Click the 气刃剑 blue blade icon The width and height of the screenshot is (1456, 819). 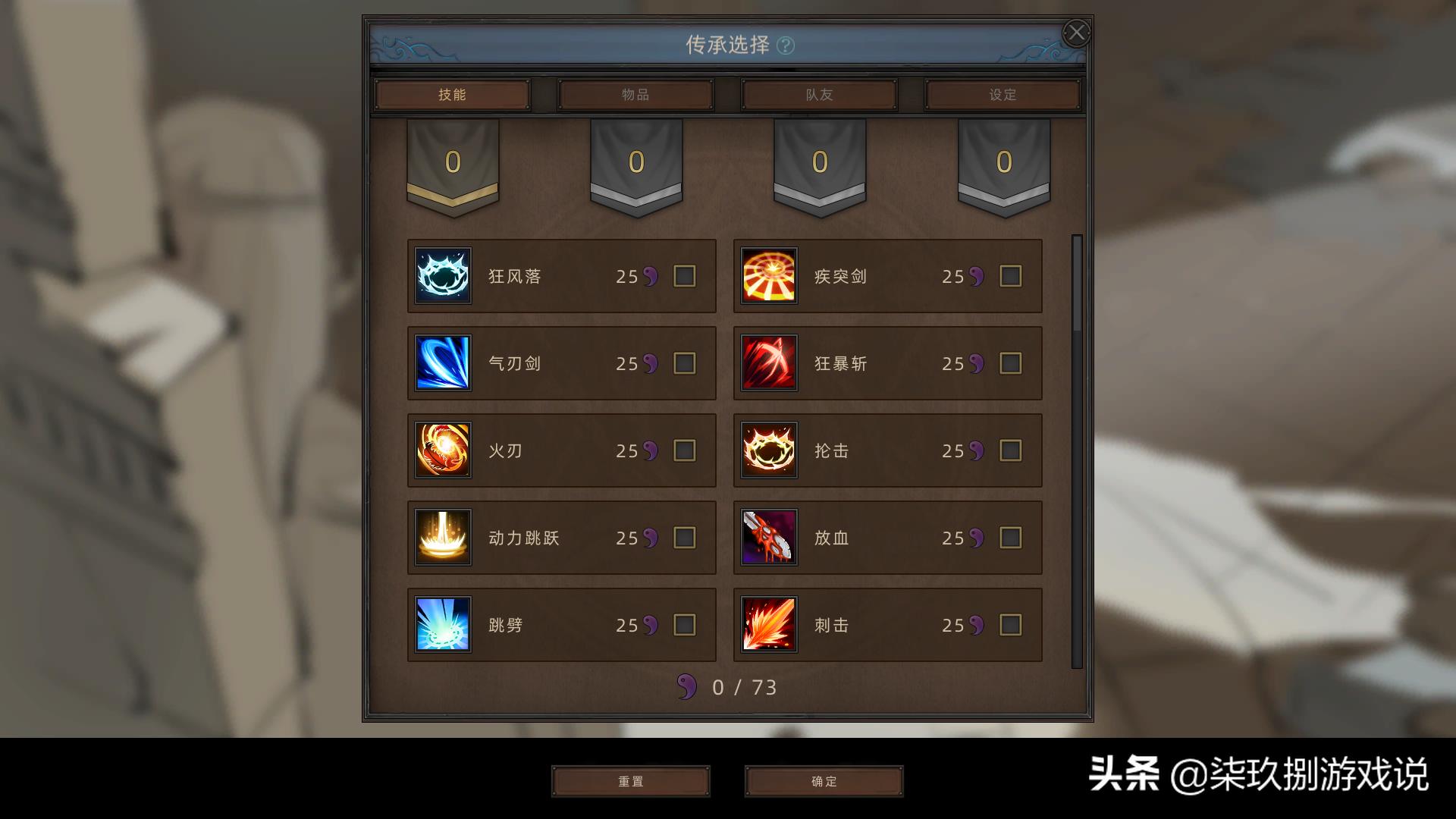pyautogui.click(x=443, y=363)
